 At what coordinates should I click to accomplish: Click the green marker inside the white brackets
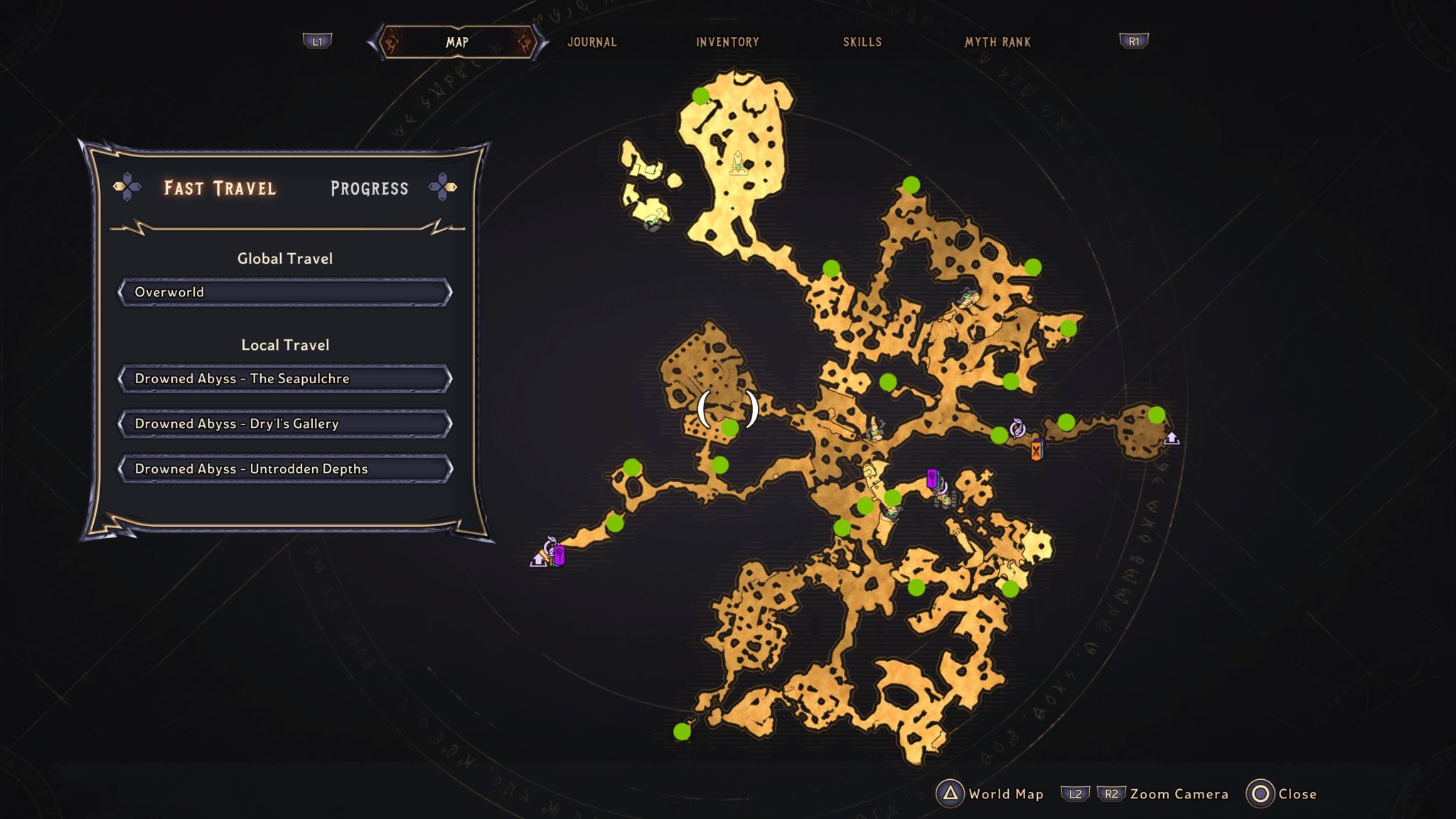[730, 427]
